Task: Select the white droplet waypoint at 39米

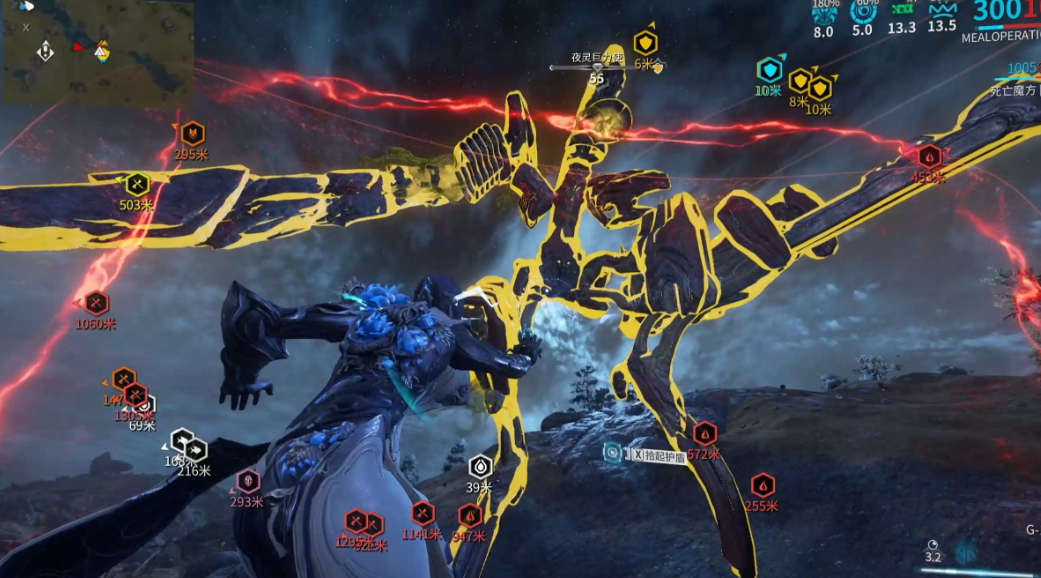Action: (x=481, y=466)
